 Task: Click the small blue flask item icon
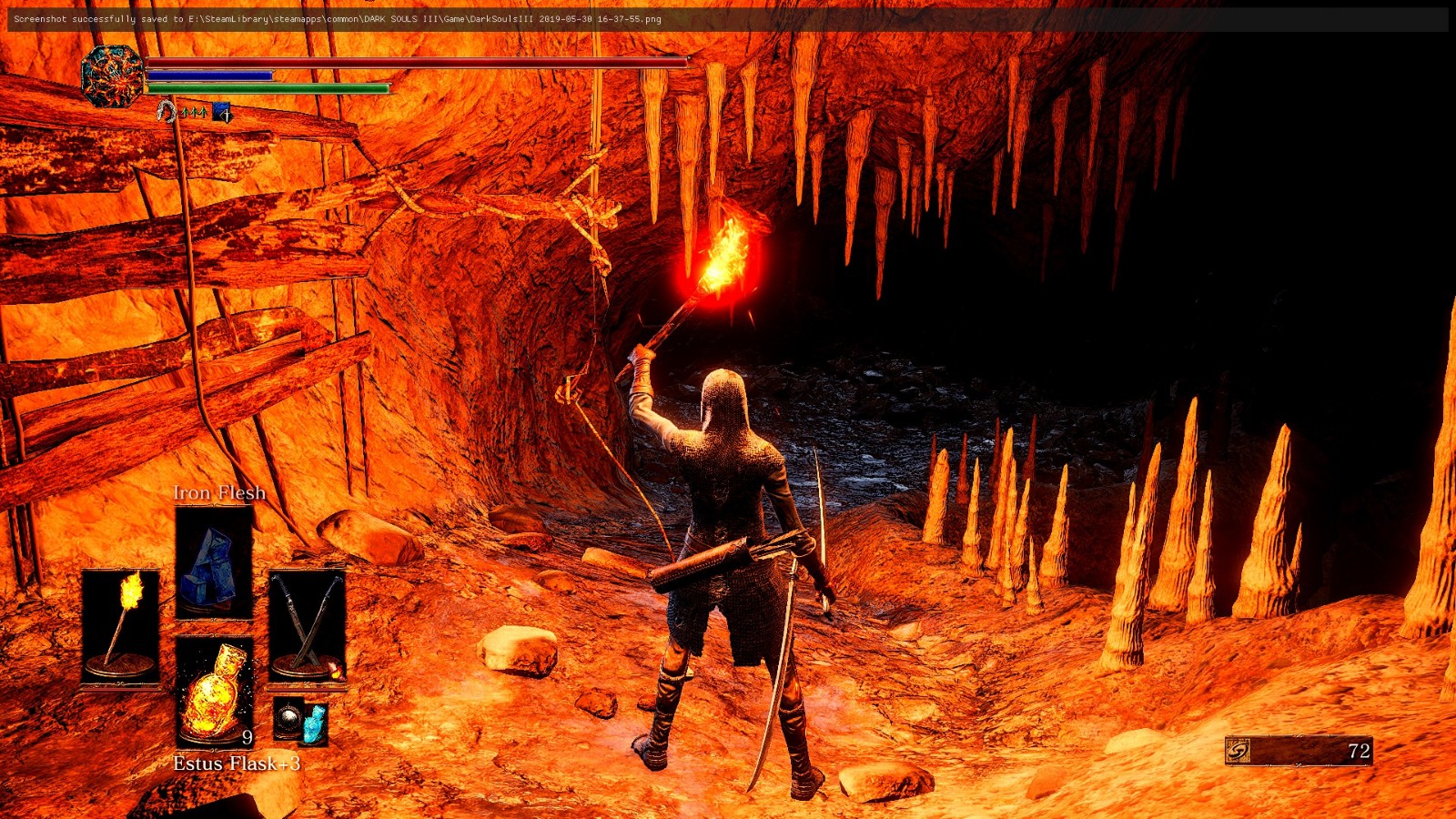click(315, 722)
